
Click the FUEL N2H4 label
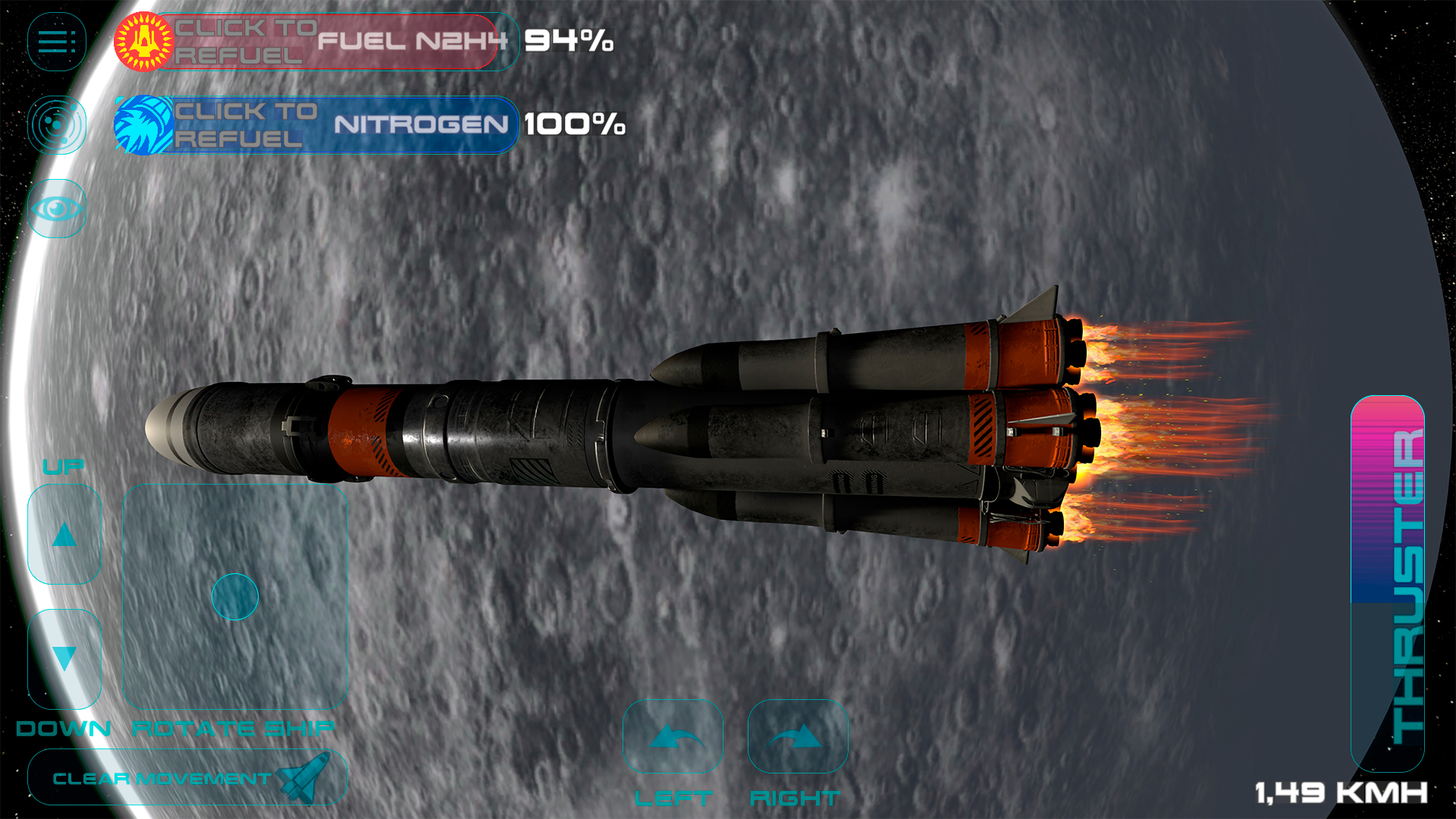click(413, 43)
